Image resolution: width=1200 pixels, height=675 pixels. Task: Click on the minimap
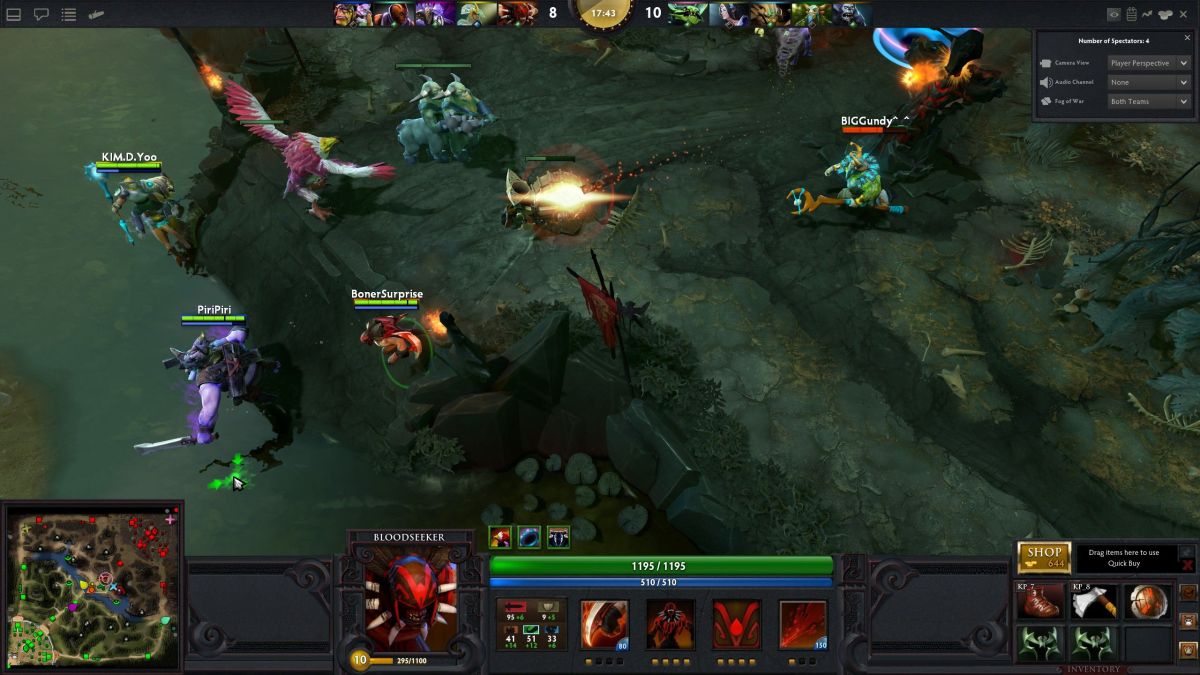(93, 587)
